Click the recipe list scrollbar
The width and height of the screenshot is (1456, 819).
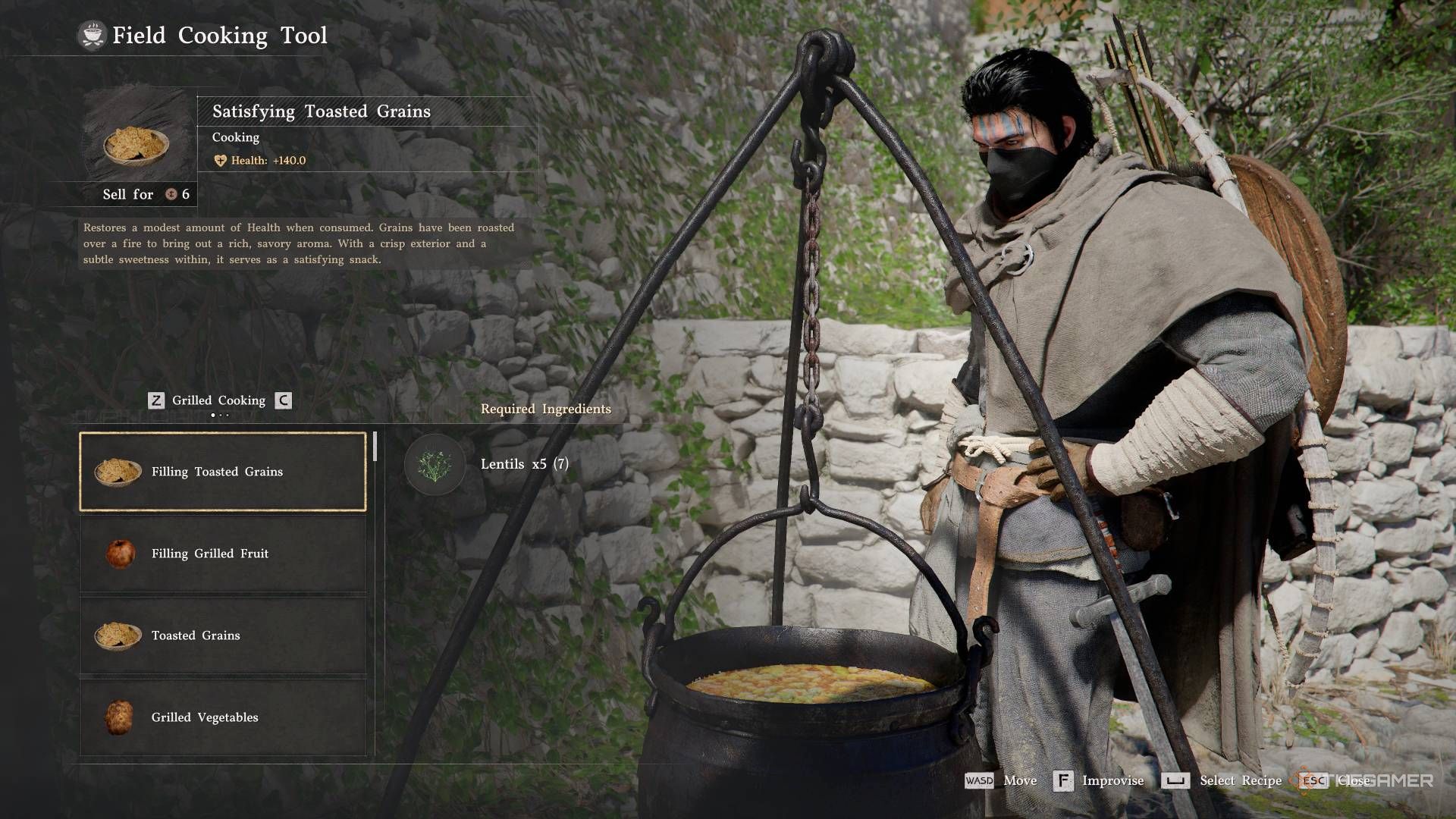[x=375, y=447]
